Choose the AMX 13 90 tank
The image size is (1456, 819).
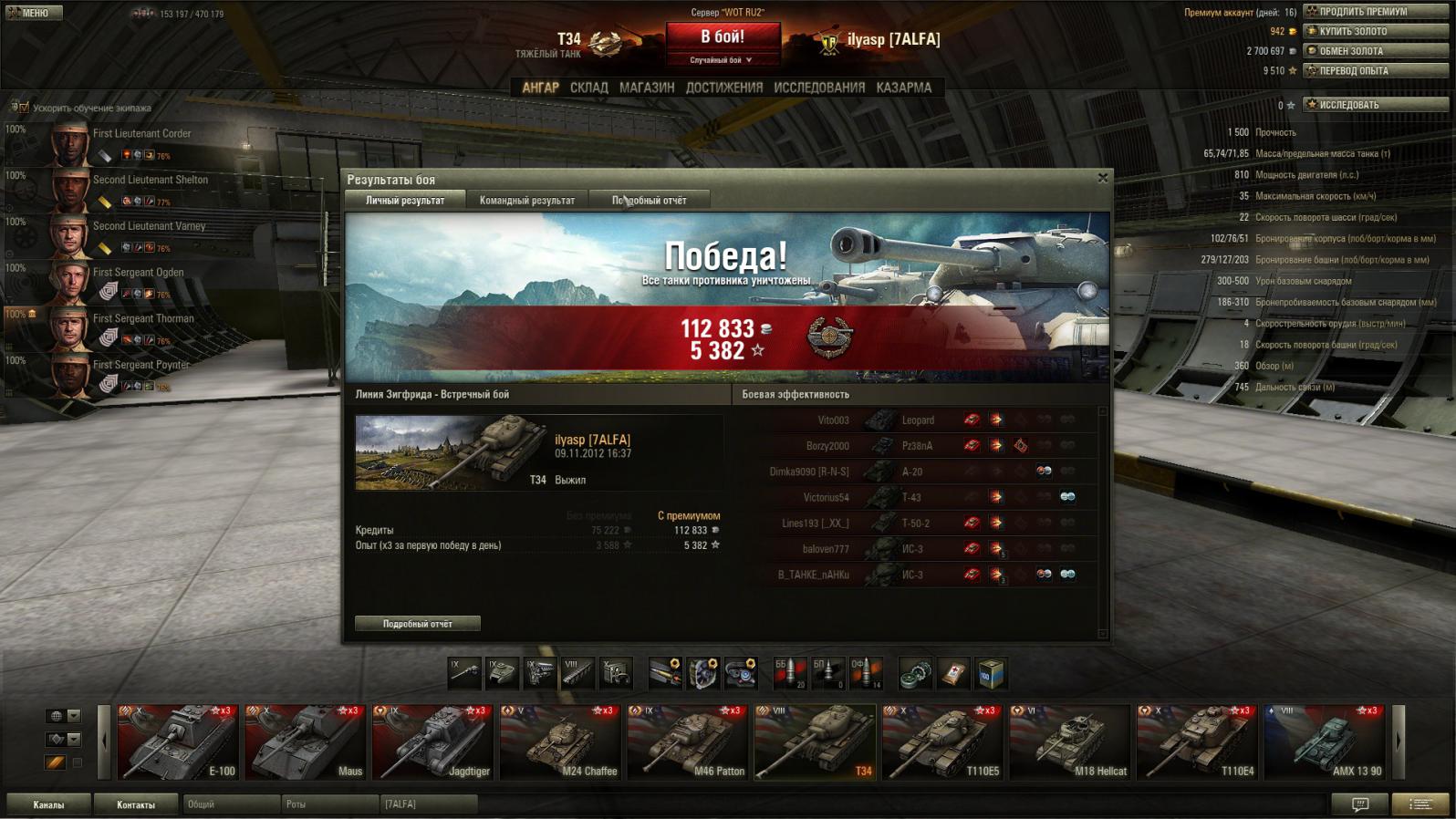click(x=1325, y=741)
